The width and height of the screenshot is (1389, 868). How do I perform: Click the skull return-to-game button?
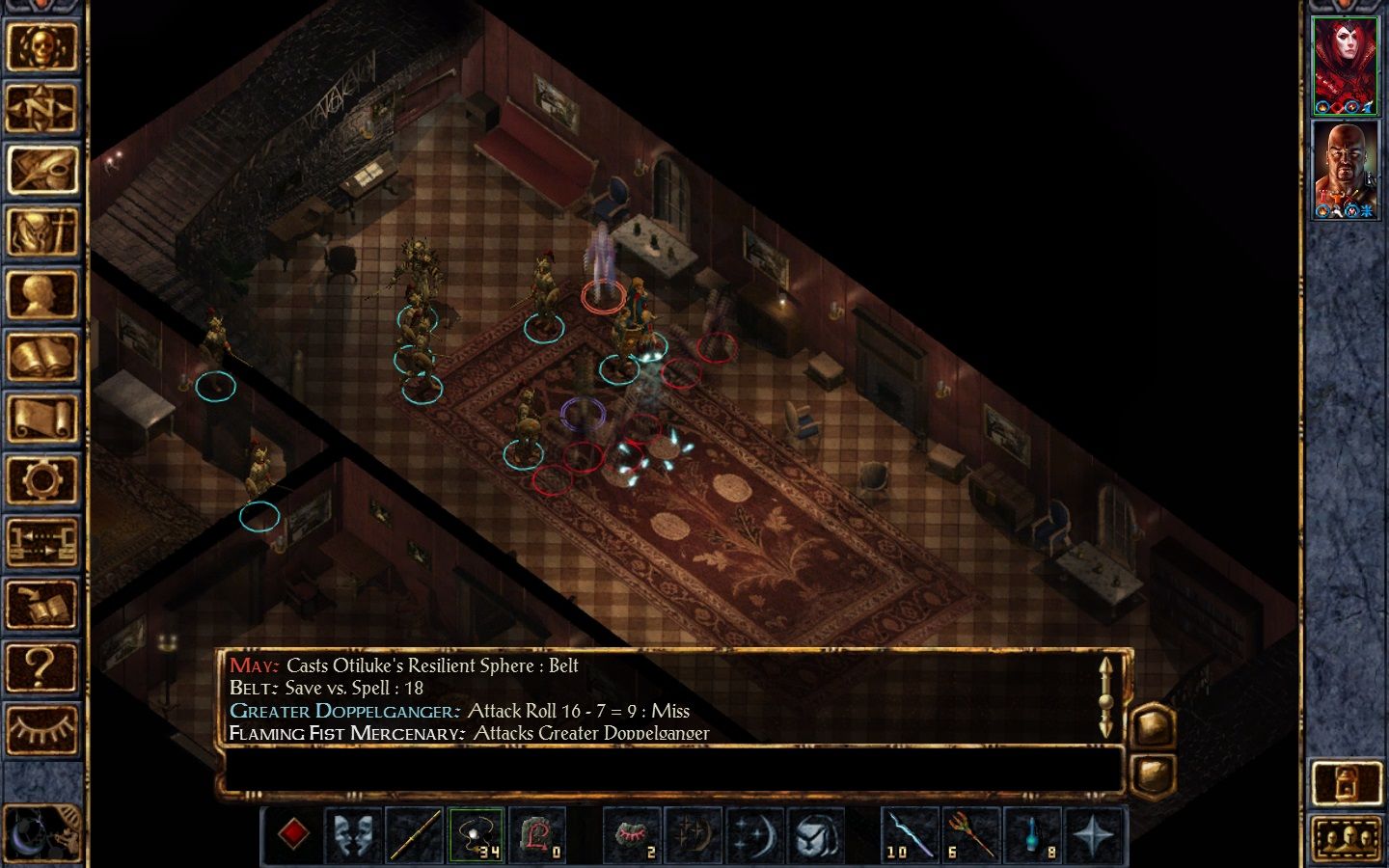pos(41,46)
